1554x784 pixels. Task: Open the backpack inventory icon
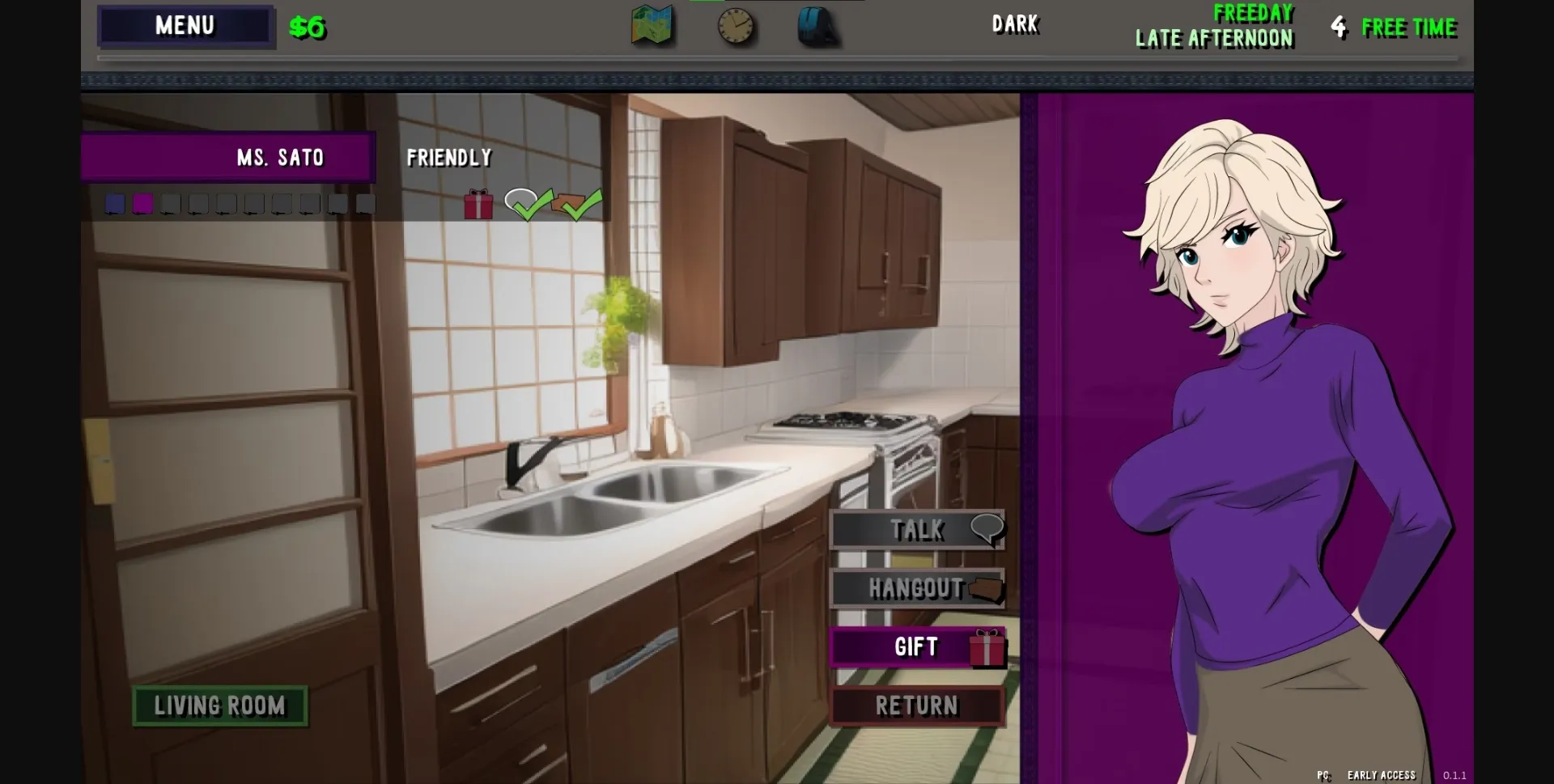(x=819, y=25)
